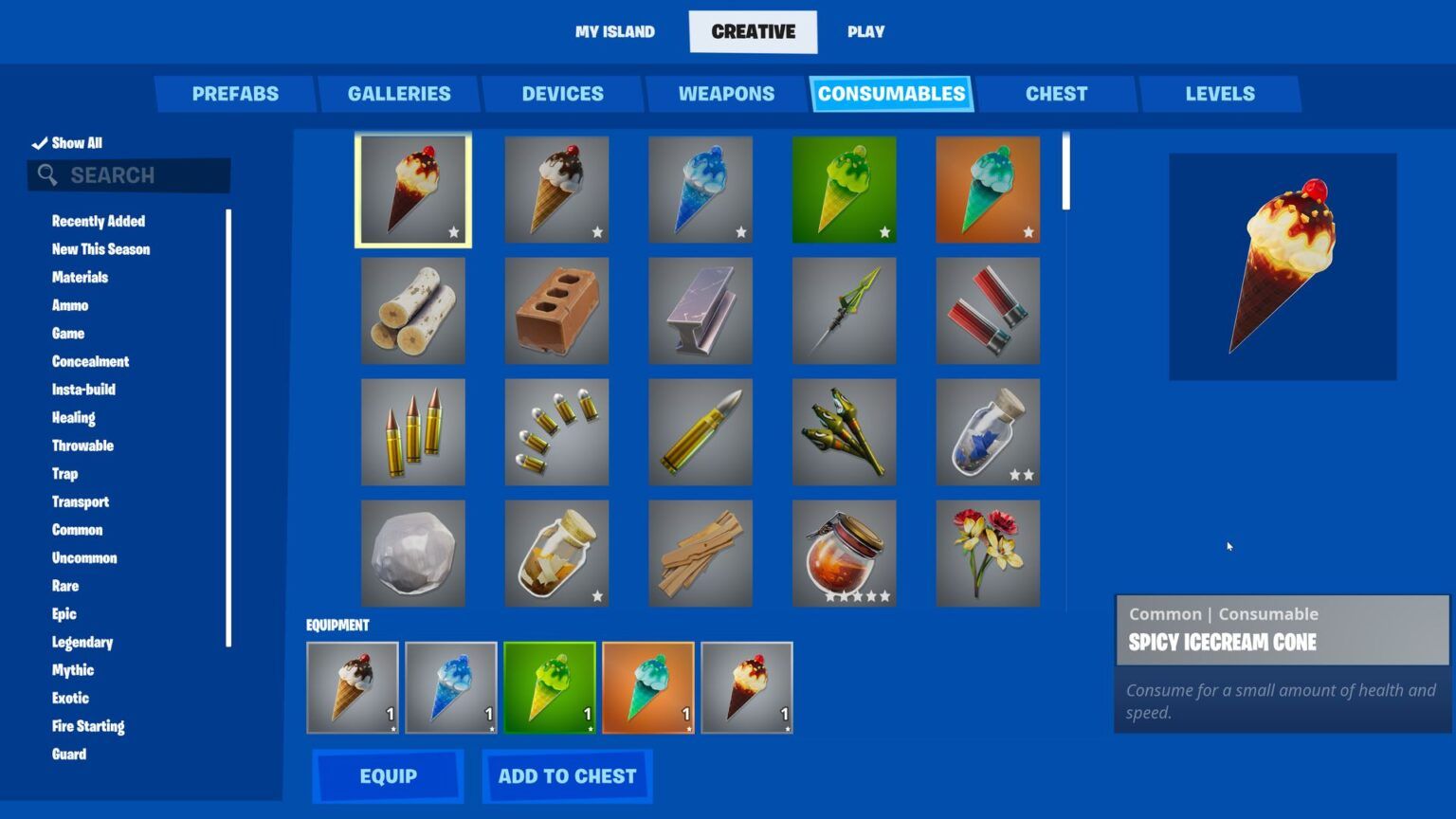Open the Ammo category
Viewport: 1456px width, 819px height.
70,305
